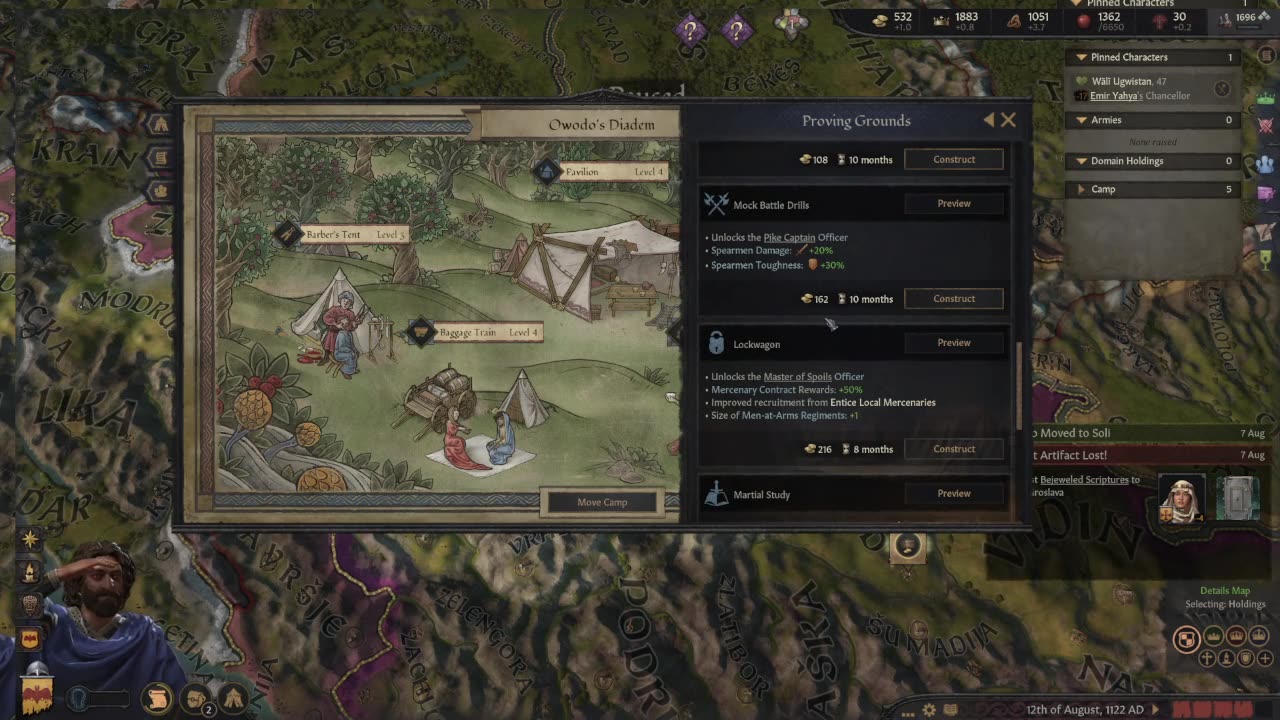This screenshot has height=720, width=1280.
Task: Construct the Mock Battle Drills upgrade
Action: (953, 299)
